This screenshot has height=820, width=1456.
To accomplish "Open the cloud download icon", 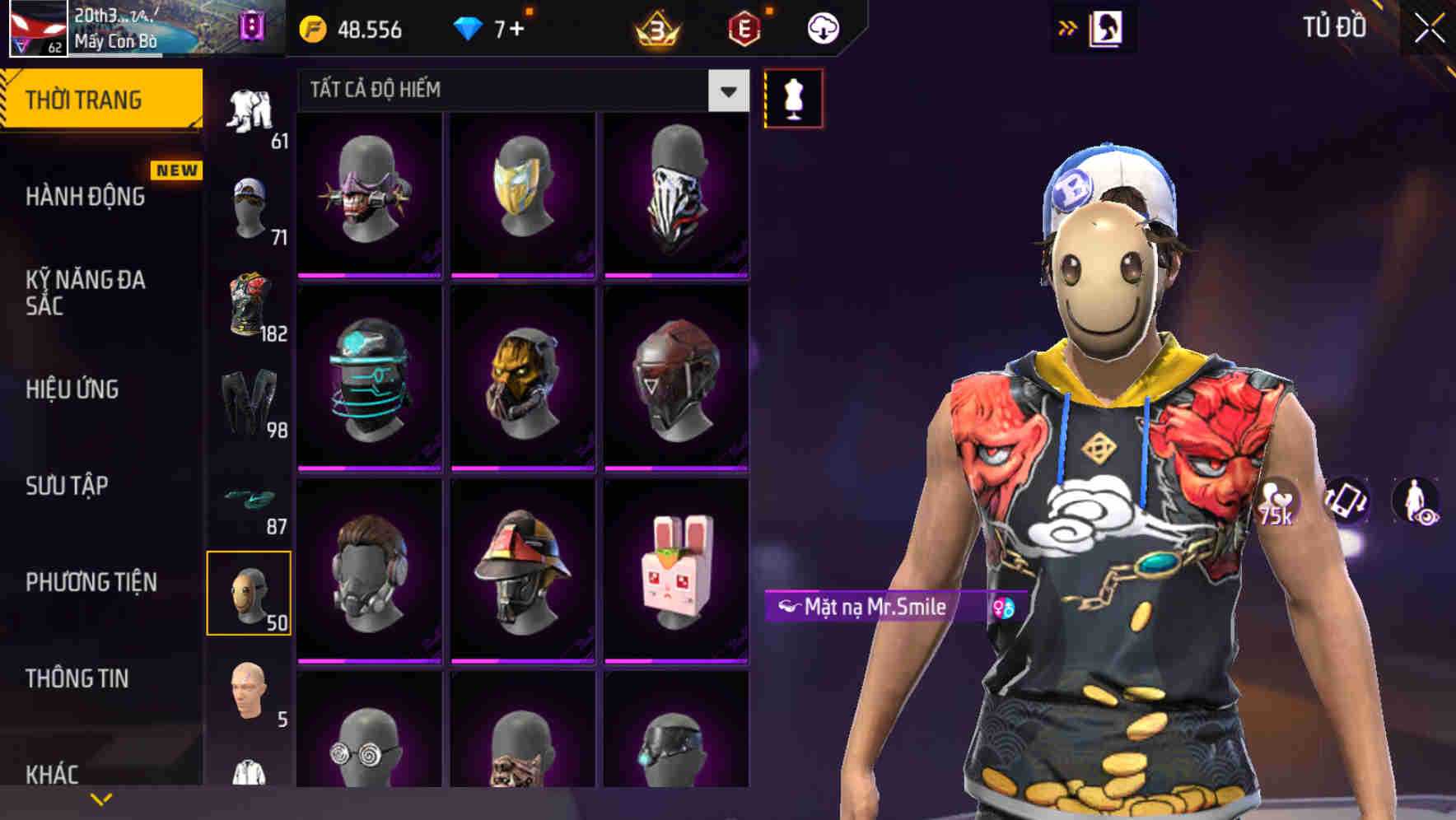I will coord(821,28).
